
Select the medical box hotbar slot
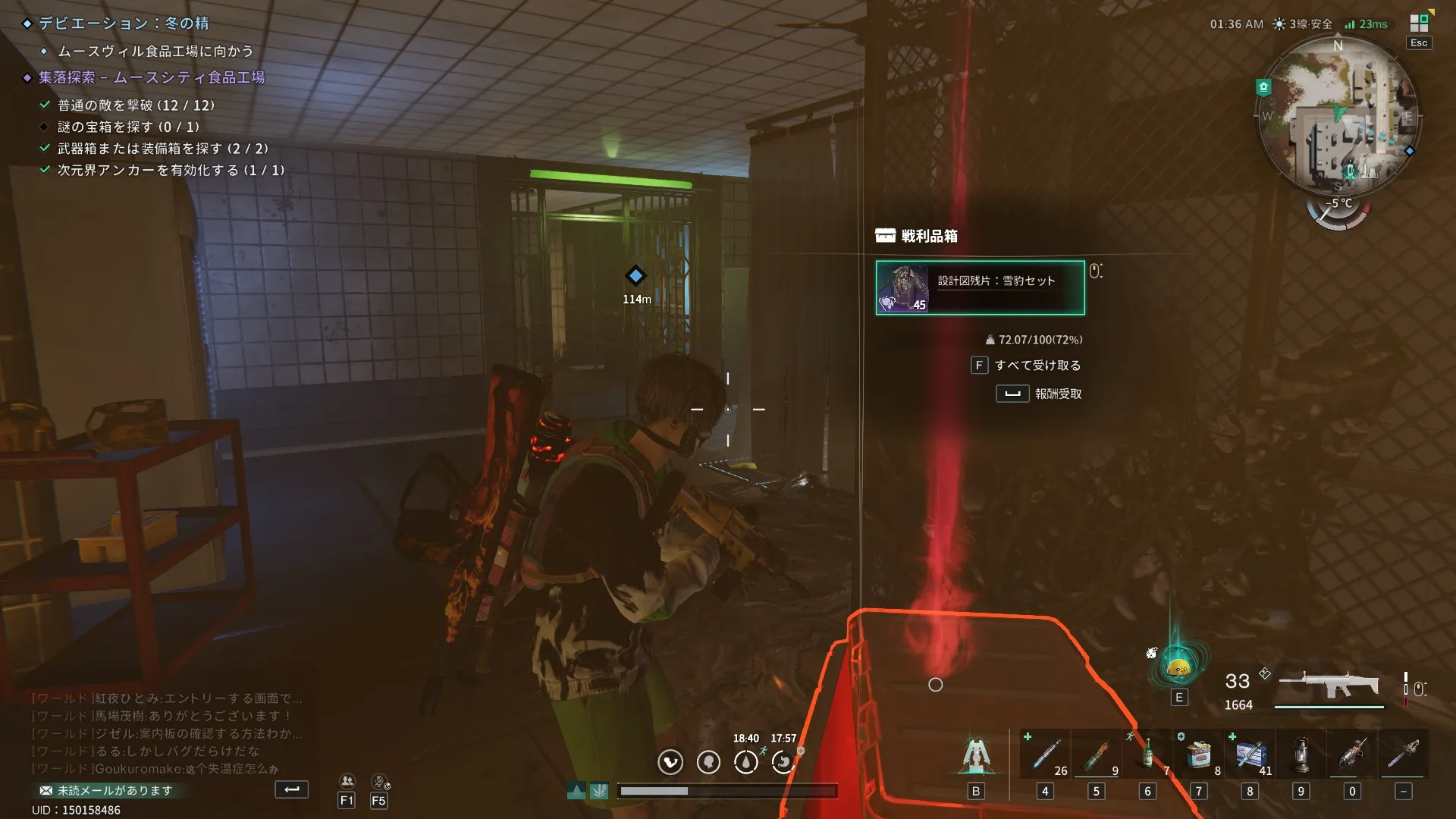[x=1250, y=755]
